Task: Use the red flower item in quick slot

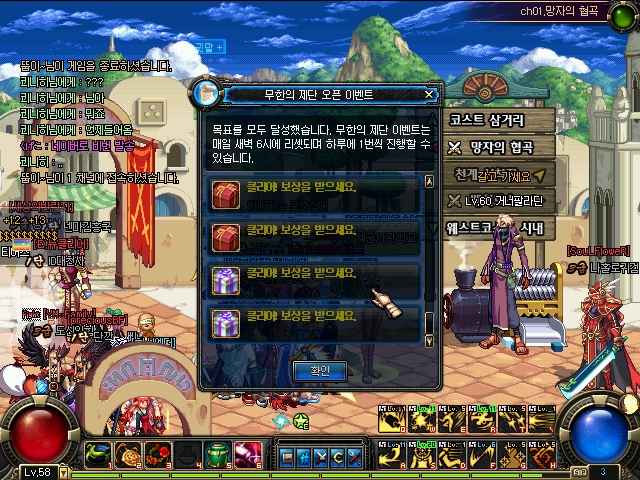Action: [157, 456]
